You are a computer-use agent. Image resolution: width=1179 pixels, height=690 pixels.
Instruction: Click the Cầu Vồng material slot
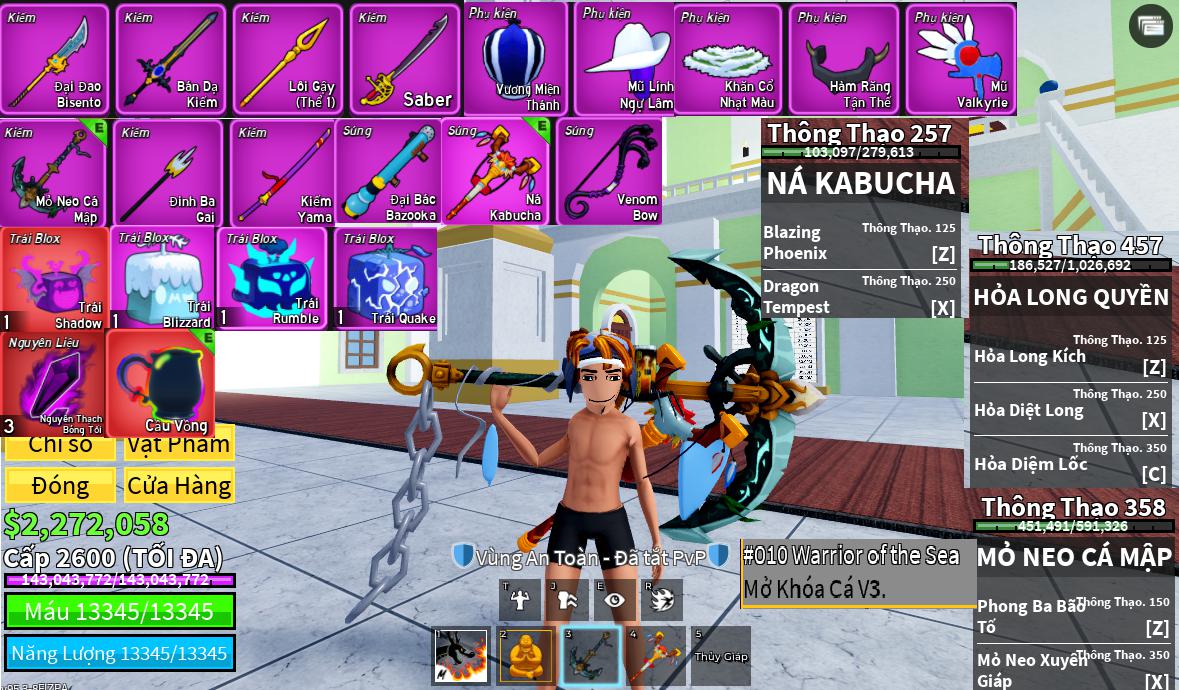pyautogui.click(x=161, y=384)
